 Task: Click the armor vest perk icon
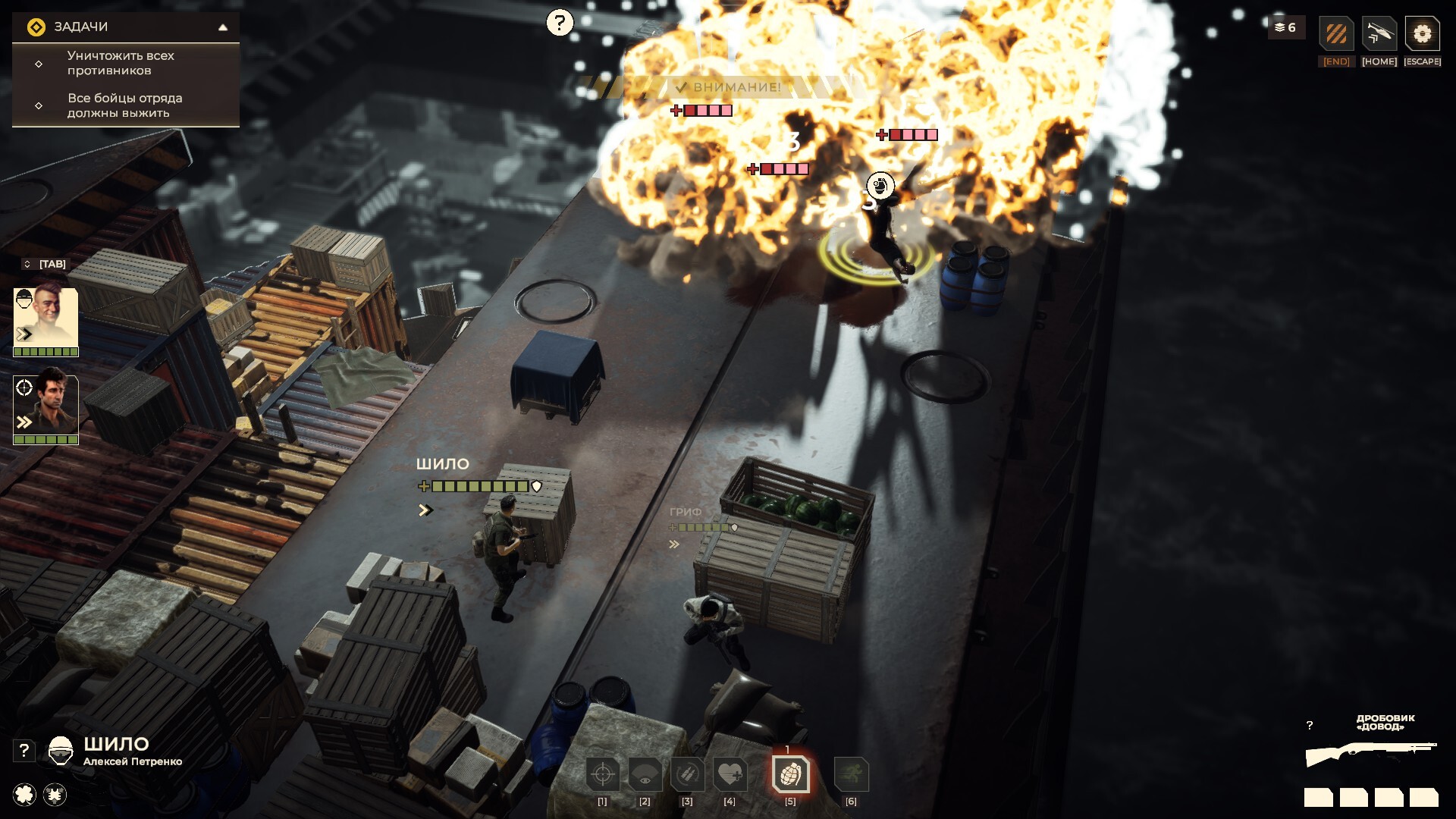click(55, 794)
